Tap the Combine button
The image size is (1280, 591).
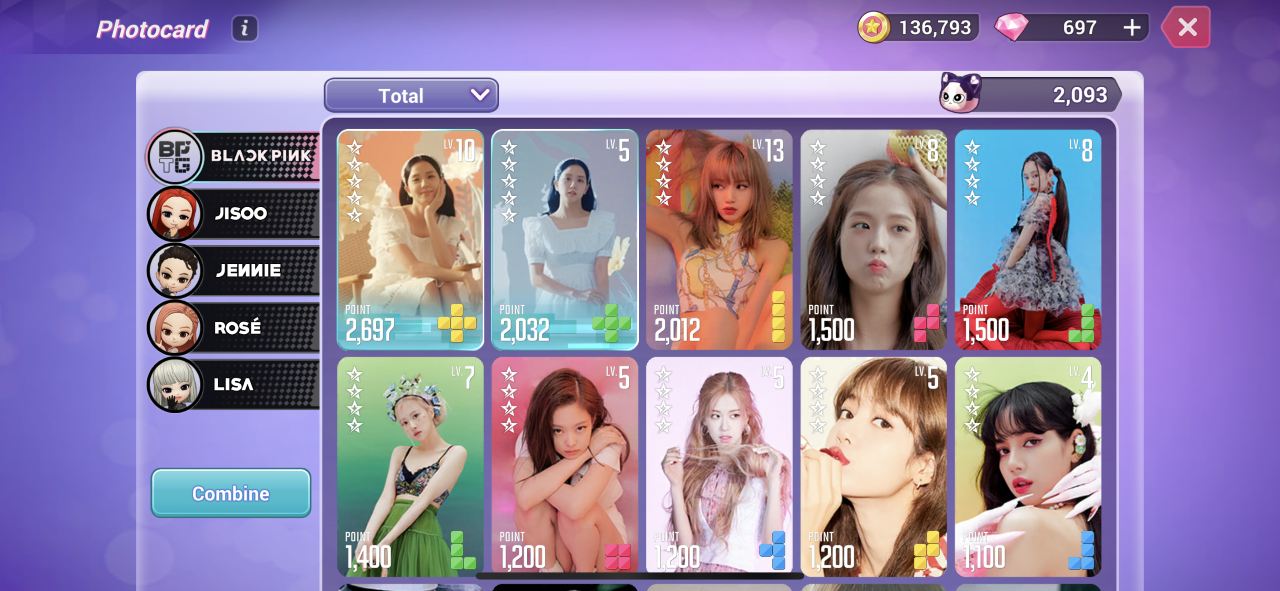231,493
